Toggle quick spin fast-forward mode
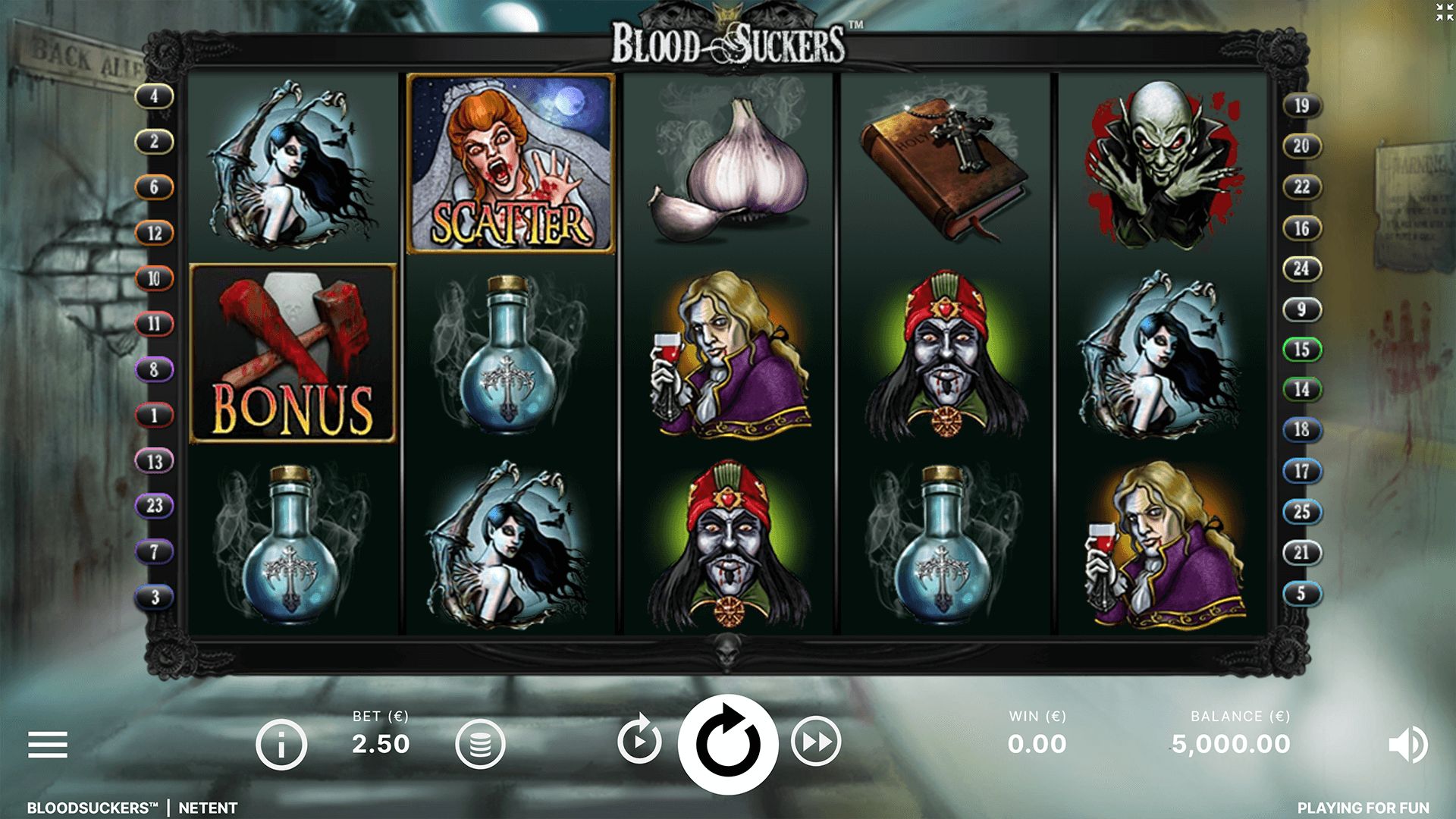Image resolution: width=1456 pixels, height=819 pixels. tap(816, 742)
